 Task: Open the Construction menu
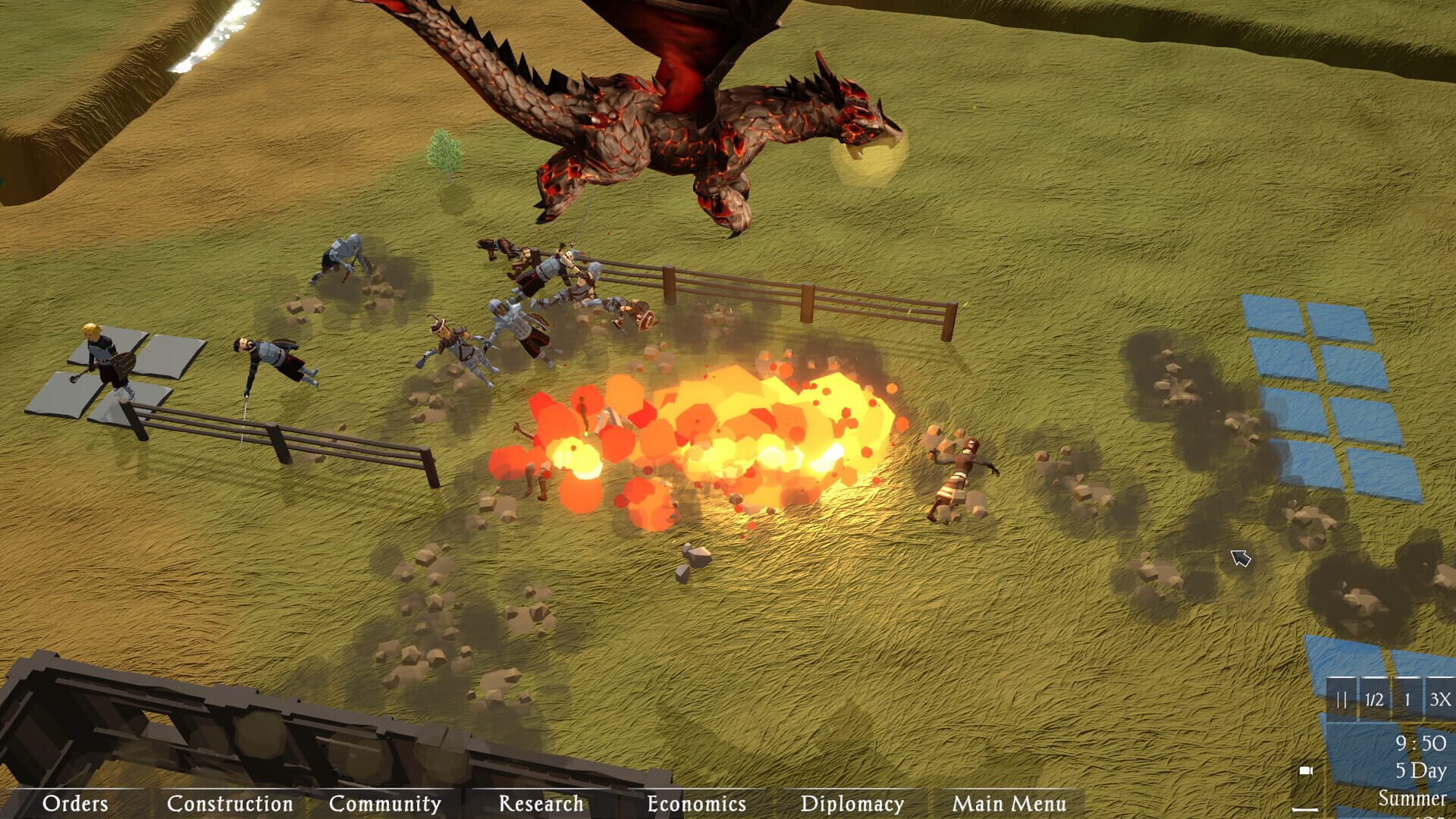[230, 803]
